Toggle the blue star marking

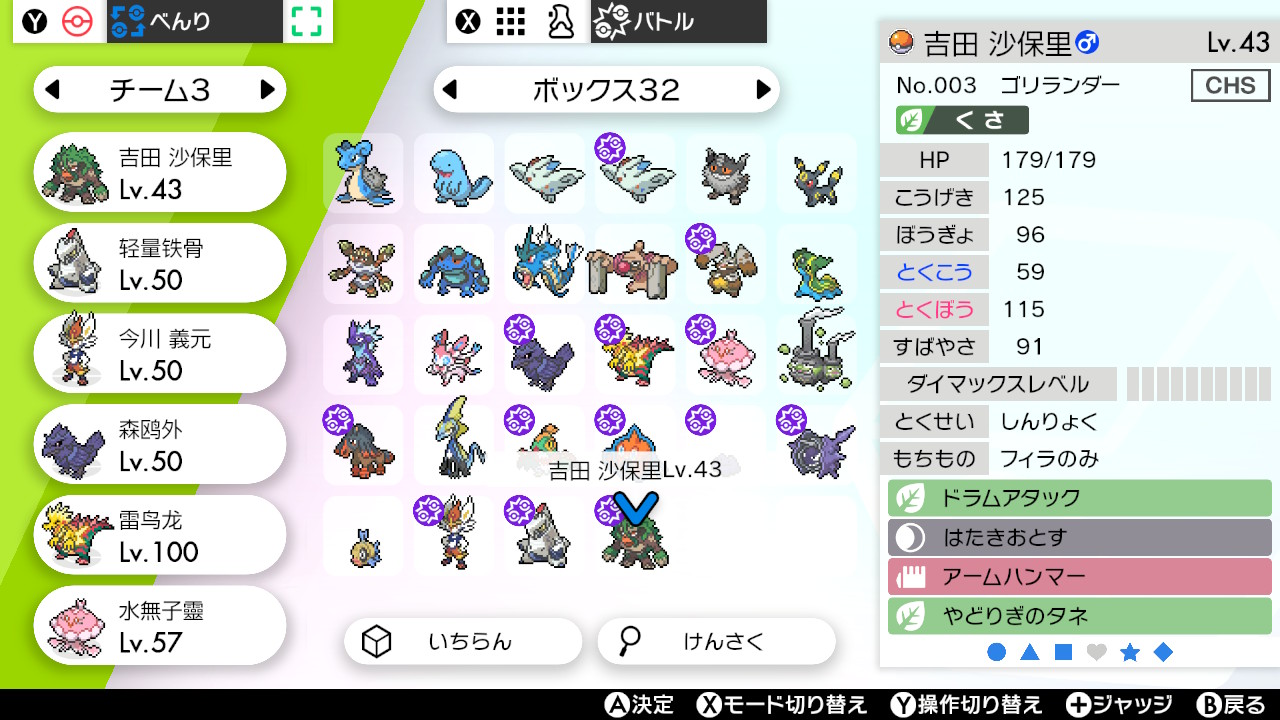coord(1130,651)
